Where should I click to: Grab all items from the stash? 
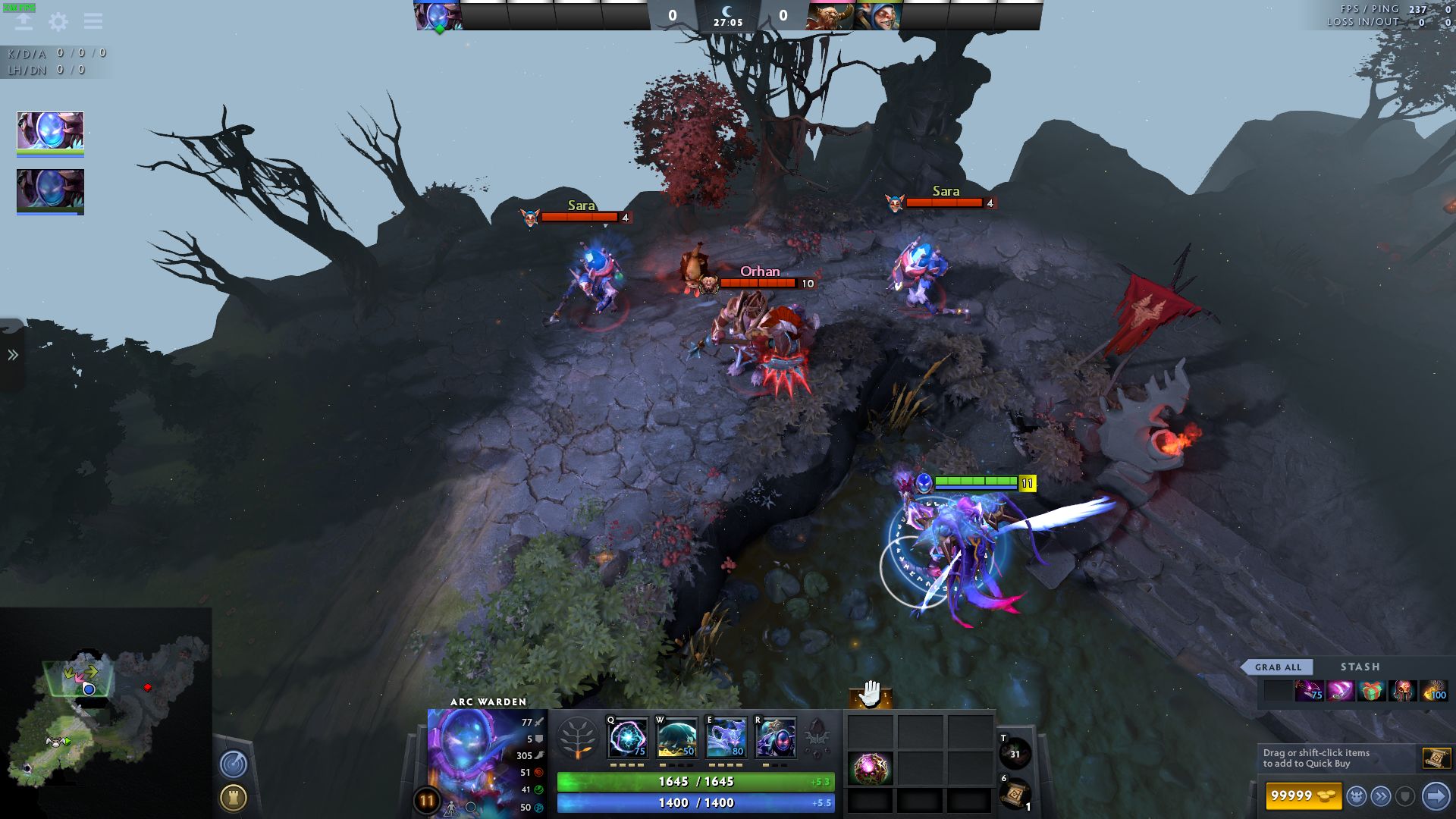click(x=1278, y=667)
